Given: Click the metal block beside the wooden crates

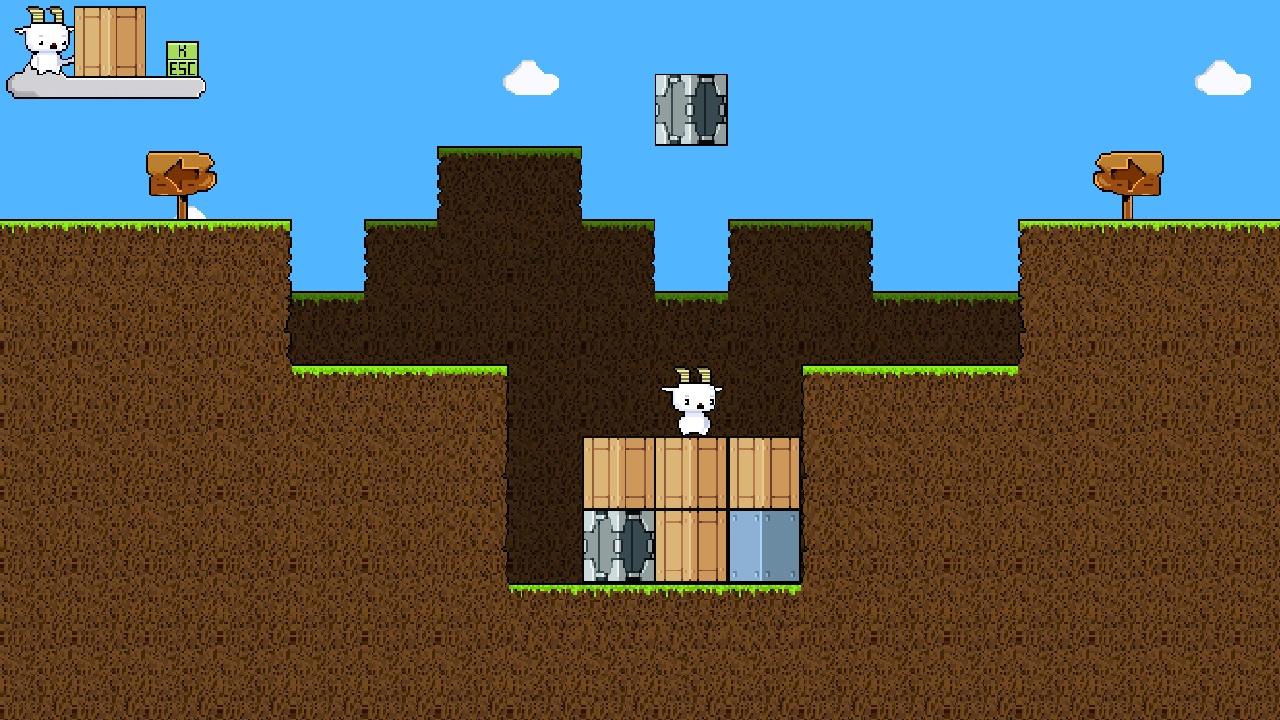Looking at the screenshot, I should tap(620, 545).
